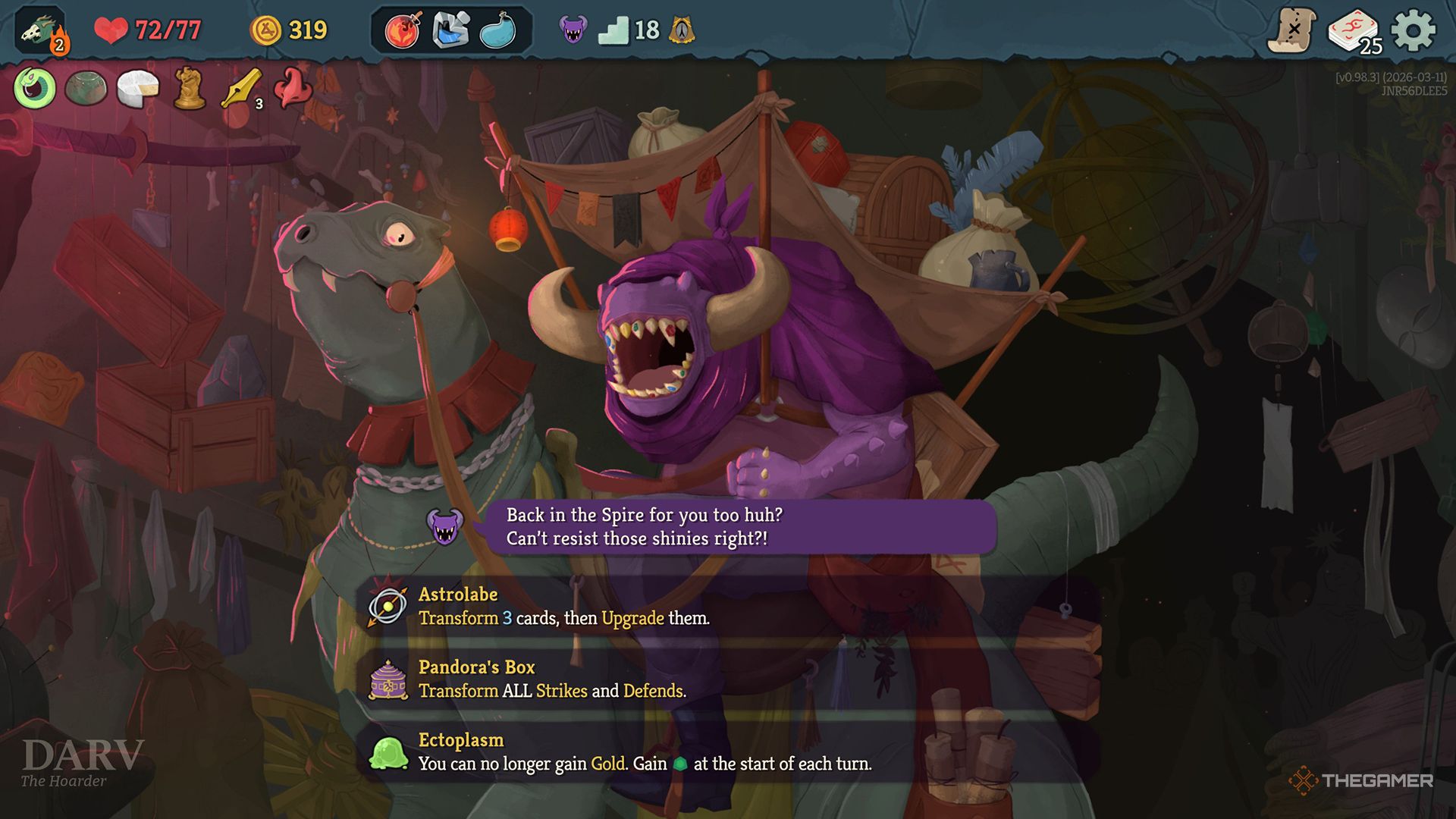Image resolution: width=1456 pixels, height=819 pixels.
Task: Select the blue flask potion
Action: [x=498, y=30]
